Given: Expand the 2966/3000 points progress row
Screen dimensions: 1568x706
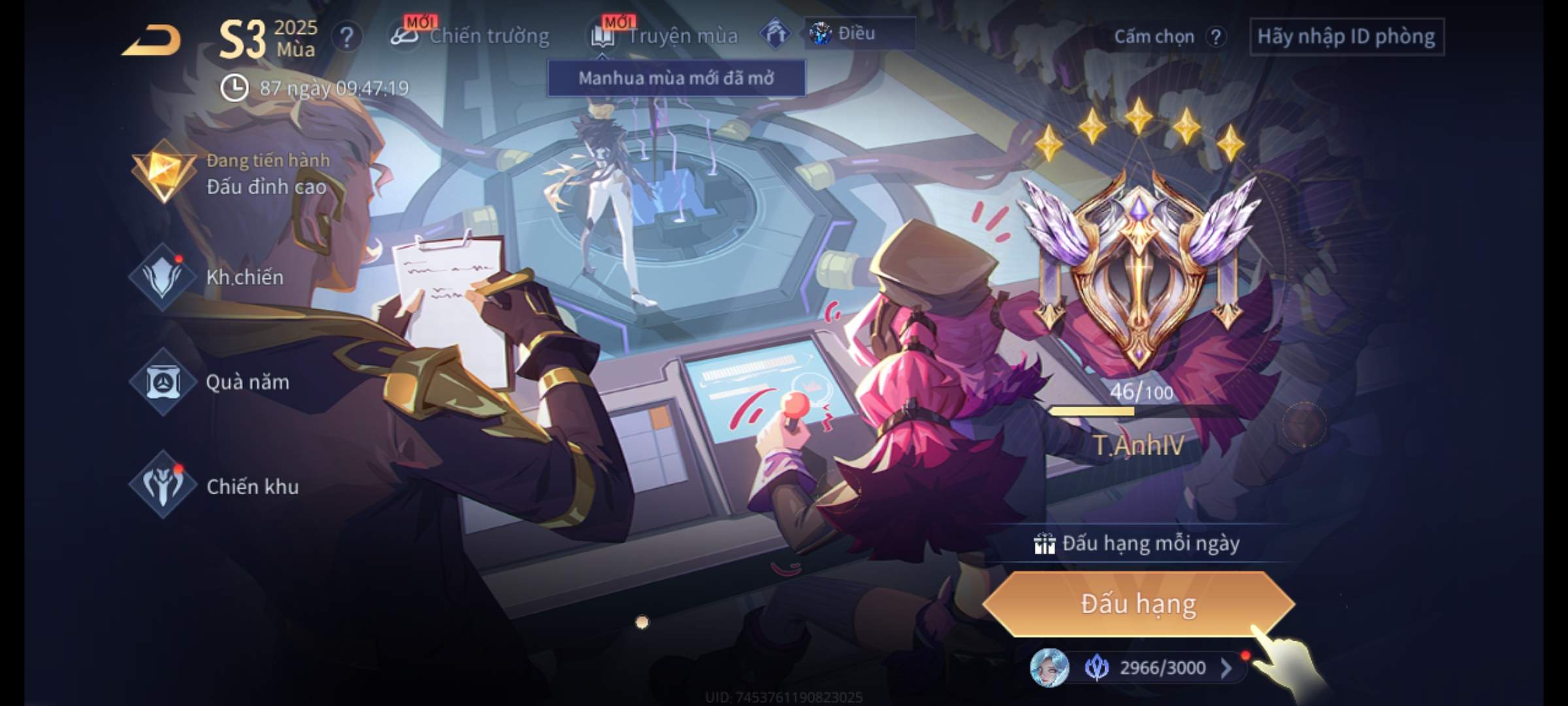Looking at the screenshot, I should pyautogui.click(x=1226, y=668).
